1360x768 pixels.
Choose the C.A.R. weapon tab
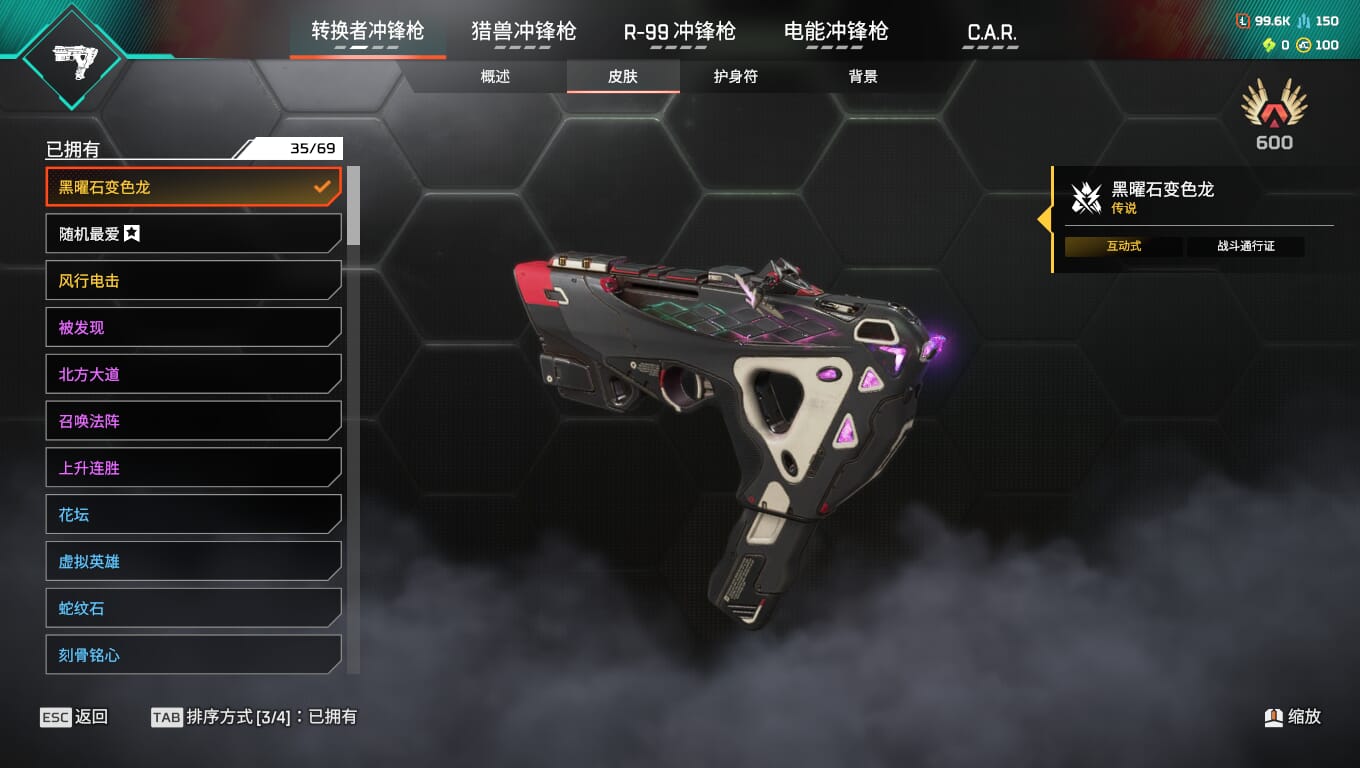(x=992, y=33)
